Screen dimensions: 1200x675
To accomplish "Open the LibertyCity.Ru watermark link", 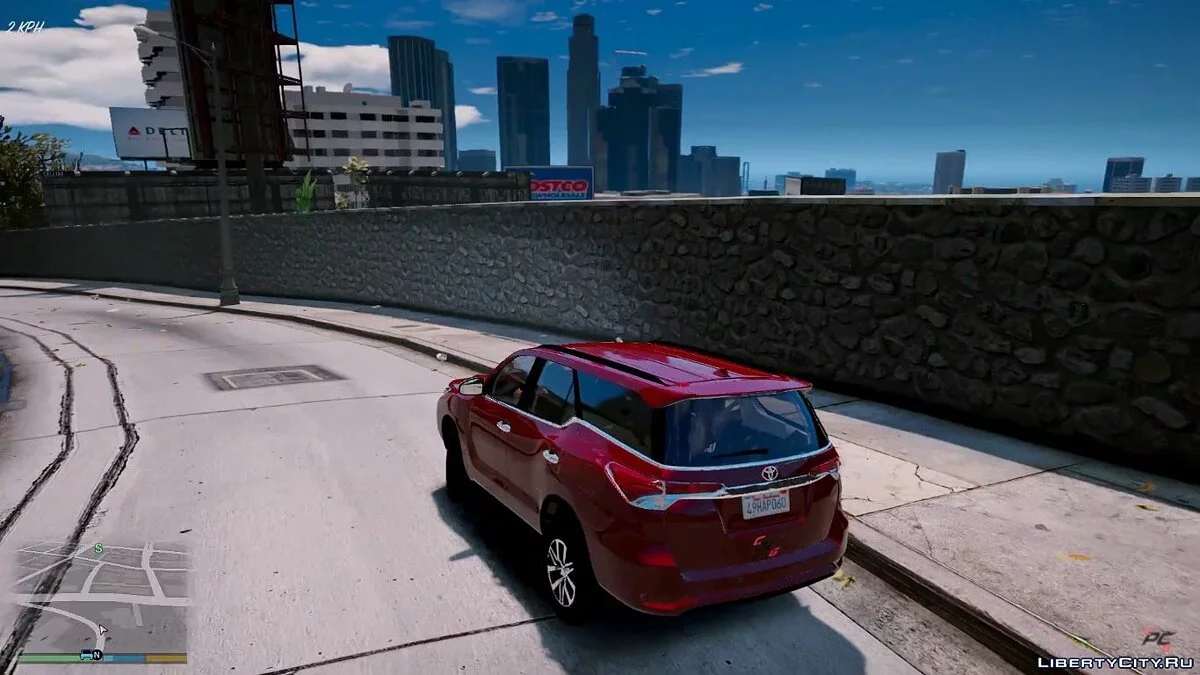I will pos(1115,662).
